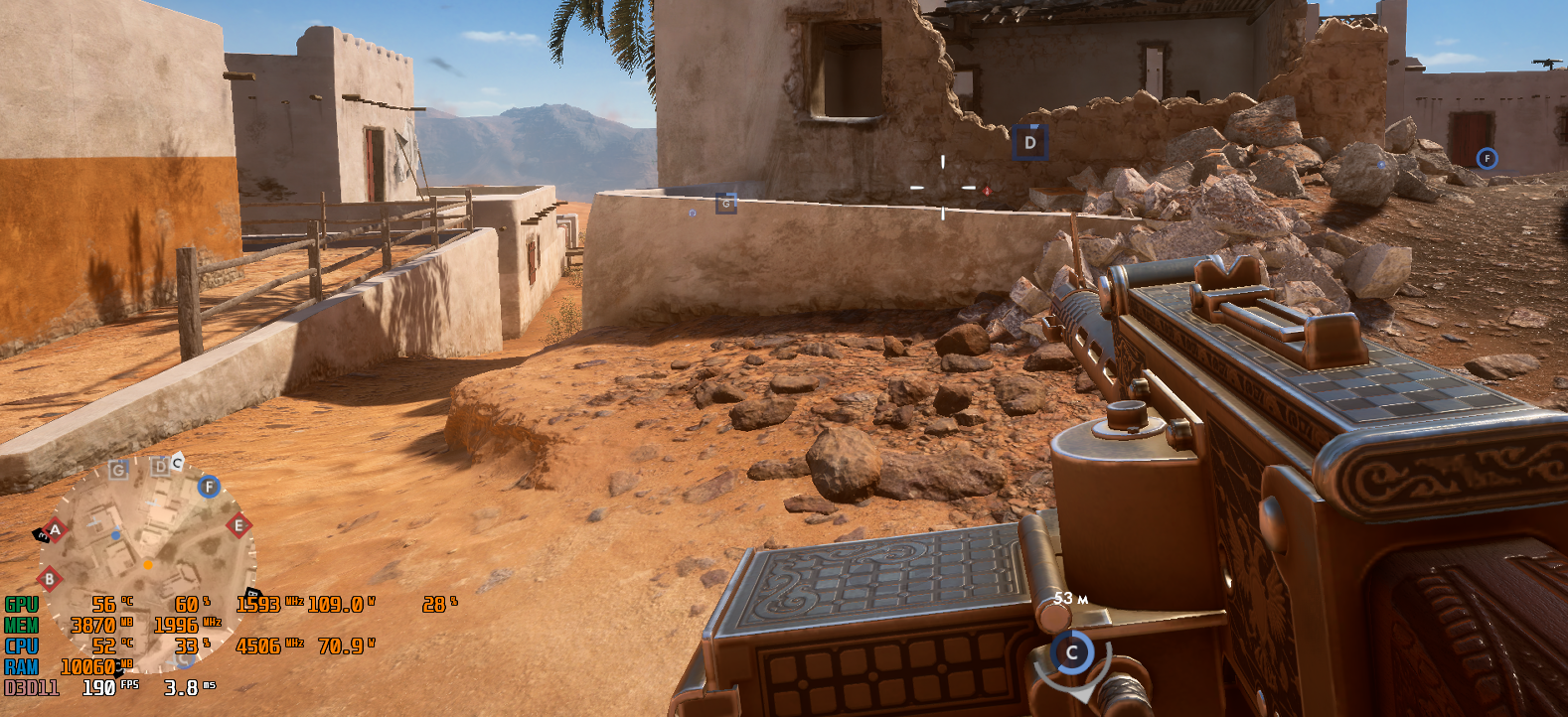This screenshot has height=717, width=1568.
Task: Click the in-world blue F objective marker
Action: pos(1487,158)
